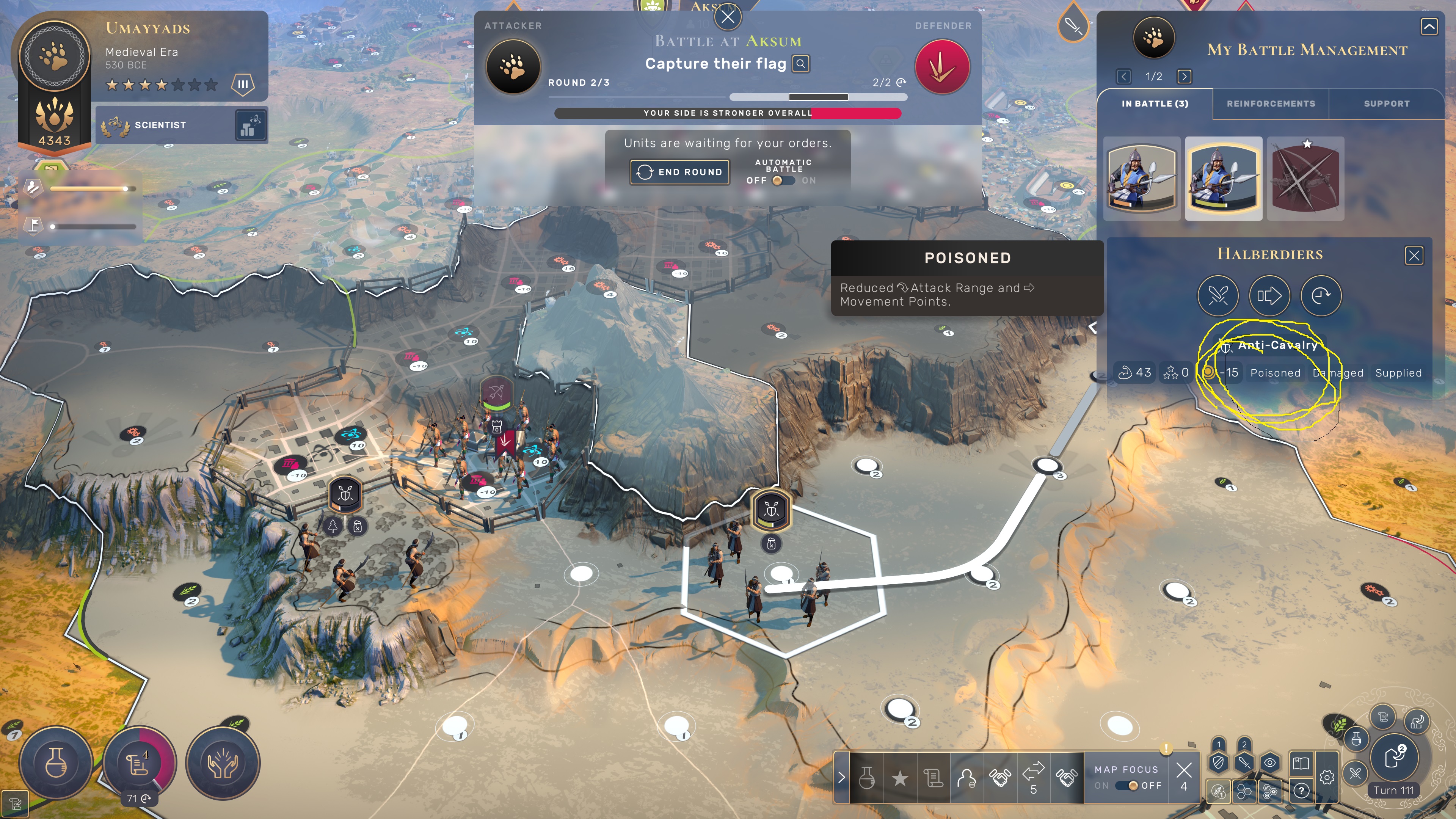Open the Scientist fame ranking chart
The image size is (1456, 819).
[x=250, y=125]
